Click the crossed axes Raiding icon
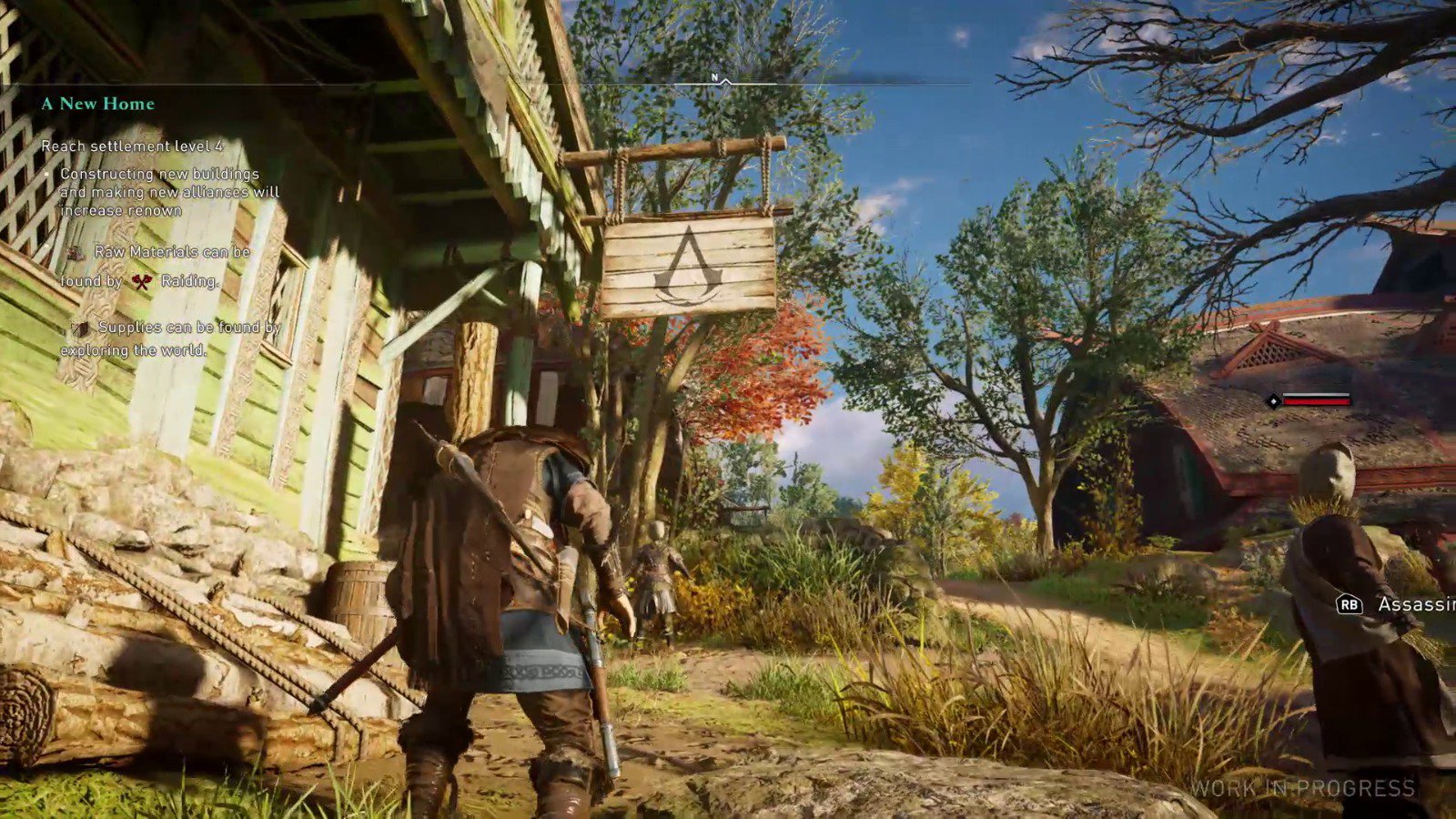This screenshot has width=1456, height=819. 141,282
